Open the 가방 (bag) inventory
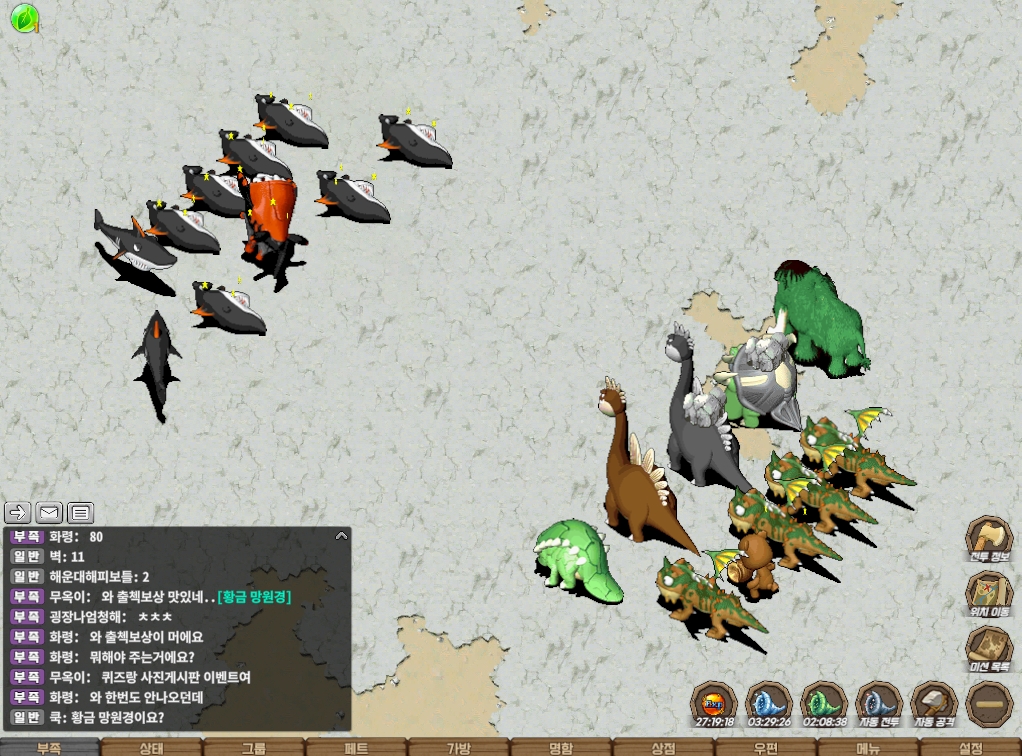This screenshot has width=1022, height=756. (x=458, y=747)
